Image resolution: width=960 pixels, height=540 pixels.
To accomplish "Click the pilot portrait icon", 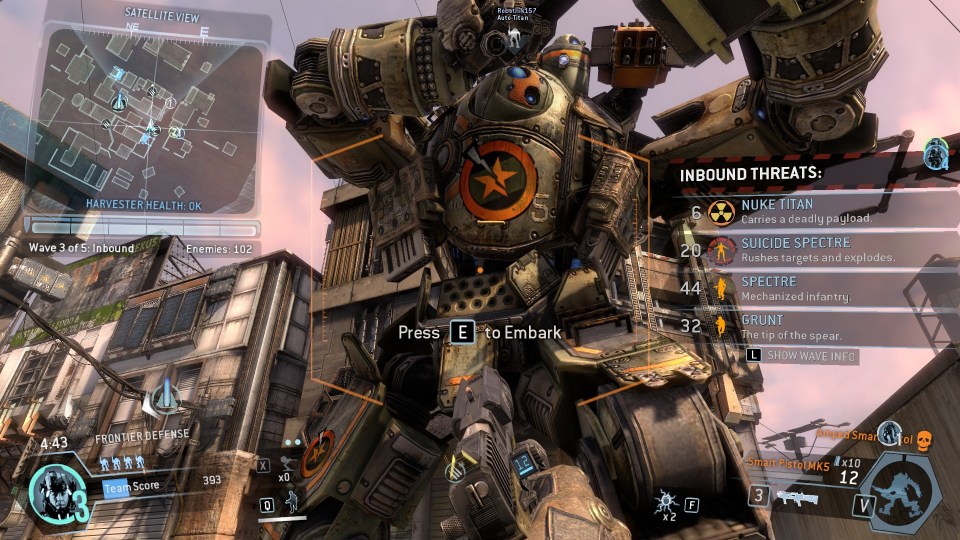I will click(53, 492).
